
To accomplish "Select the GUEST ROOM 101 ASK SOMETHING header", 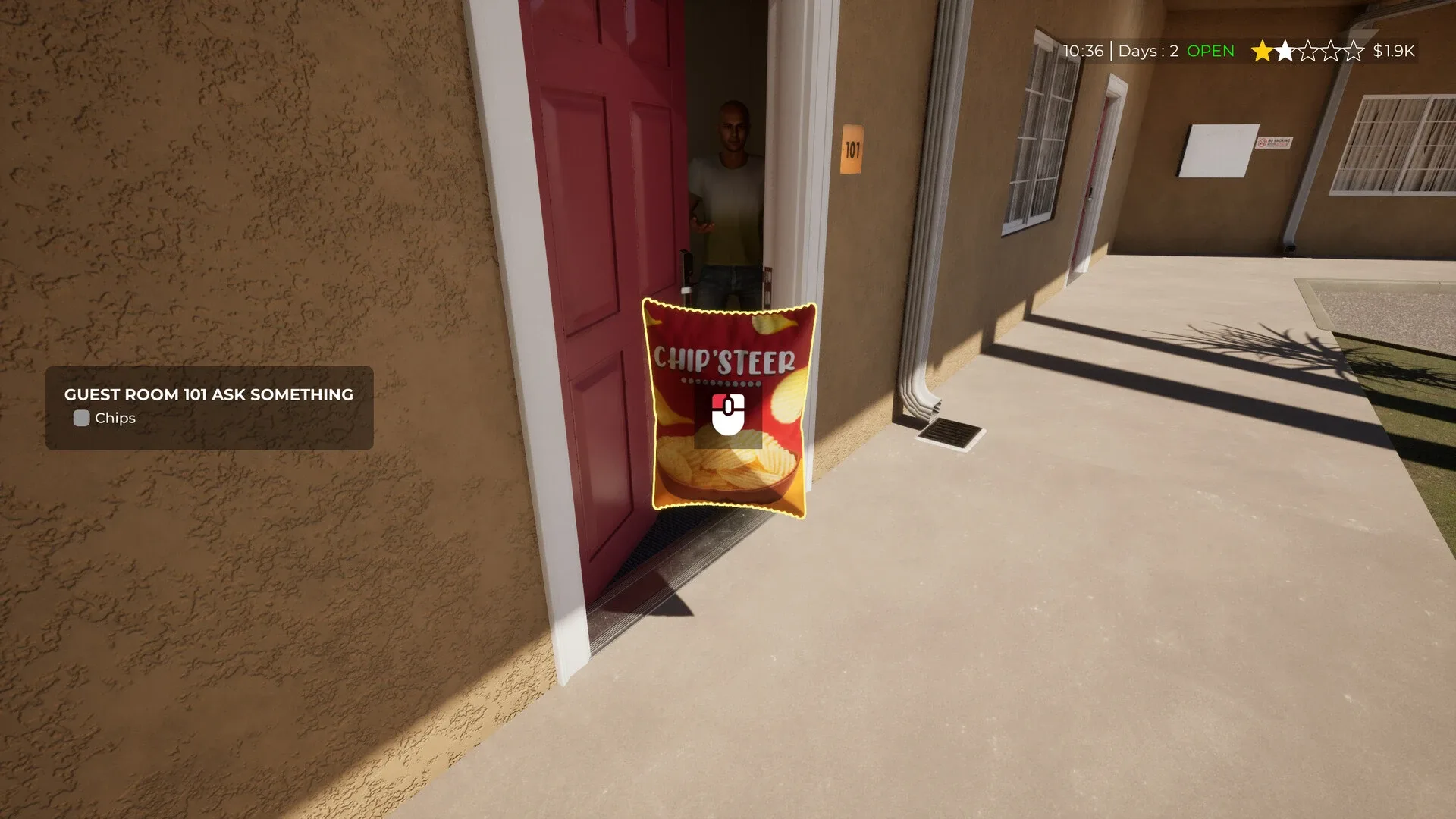I will point(208,395).
